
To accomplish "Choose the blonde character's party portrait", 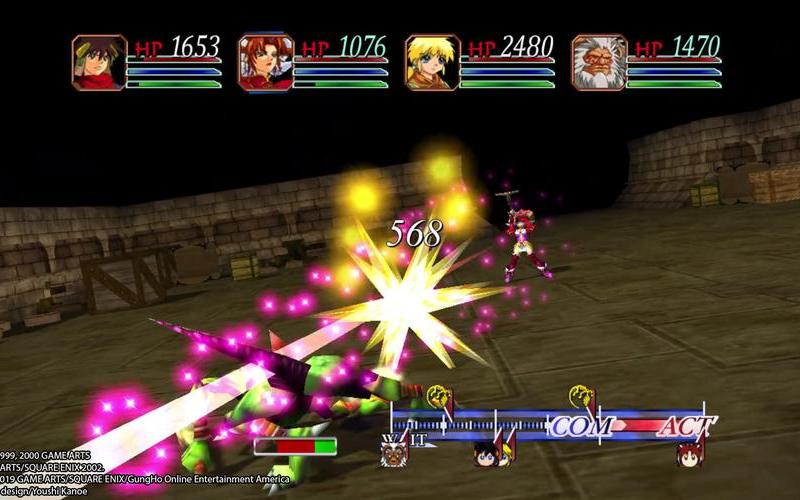I will point(432,63).
